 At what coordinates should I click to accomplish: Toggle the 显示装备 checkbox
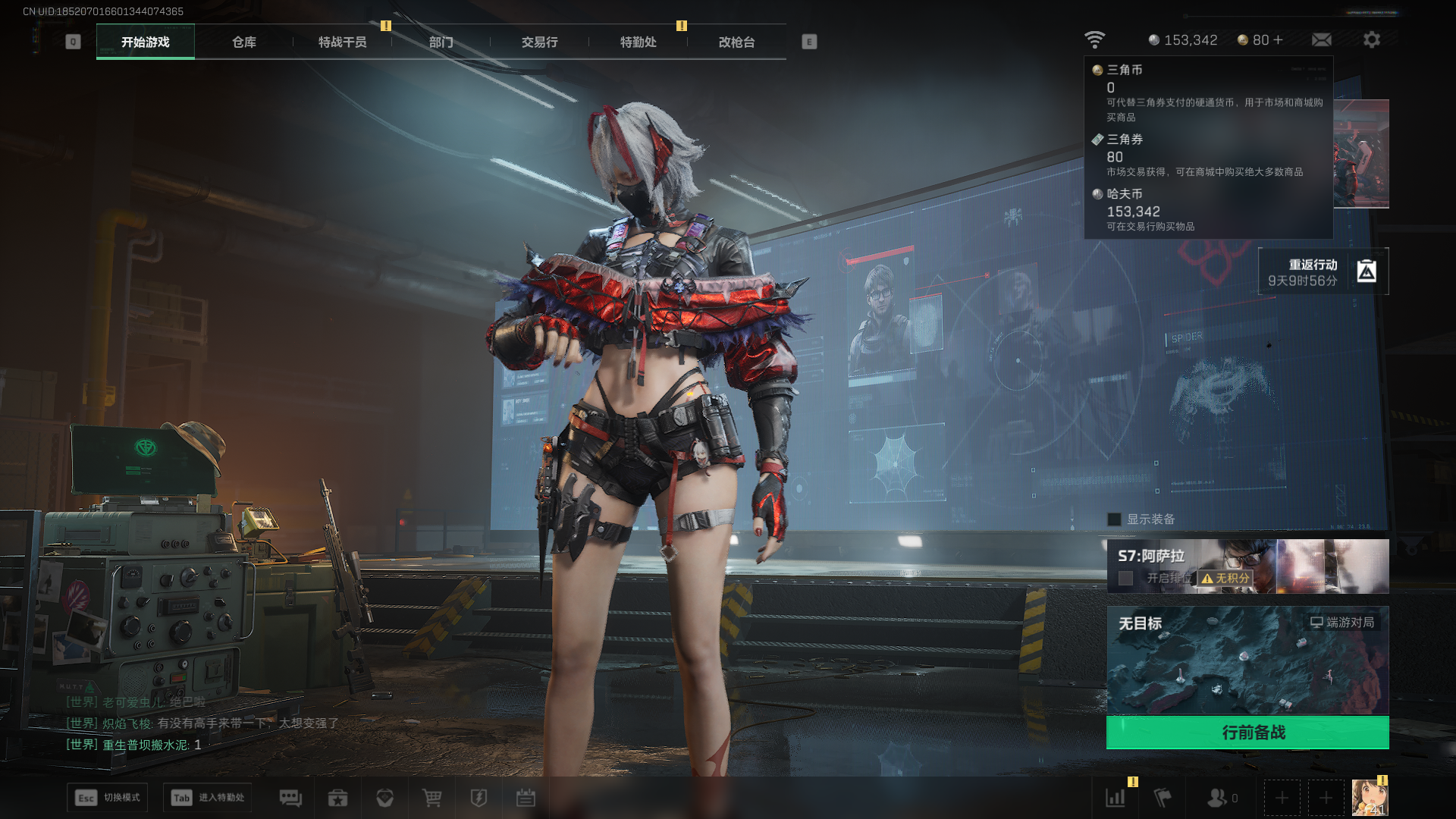tap(1114, 519)
